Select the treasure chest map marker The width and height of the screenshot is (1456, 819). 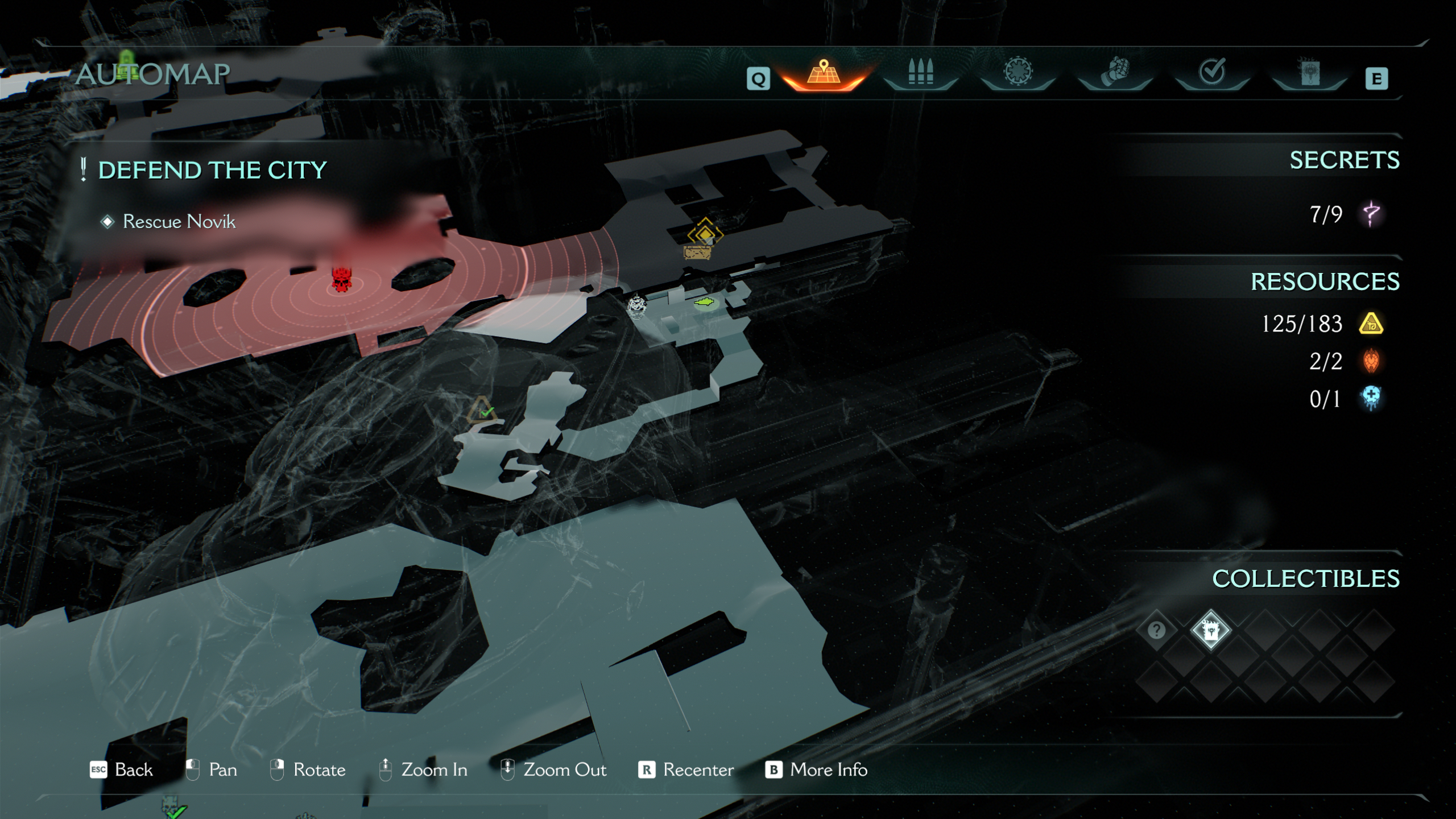[697, 253]
